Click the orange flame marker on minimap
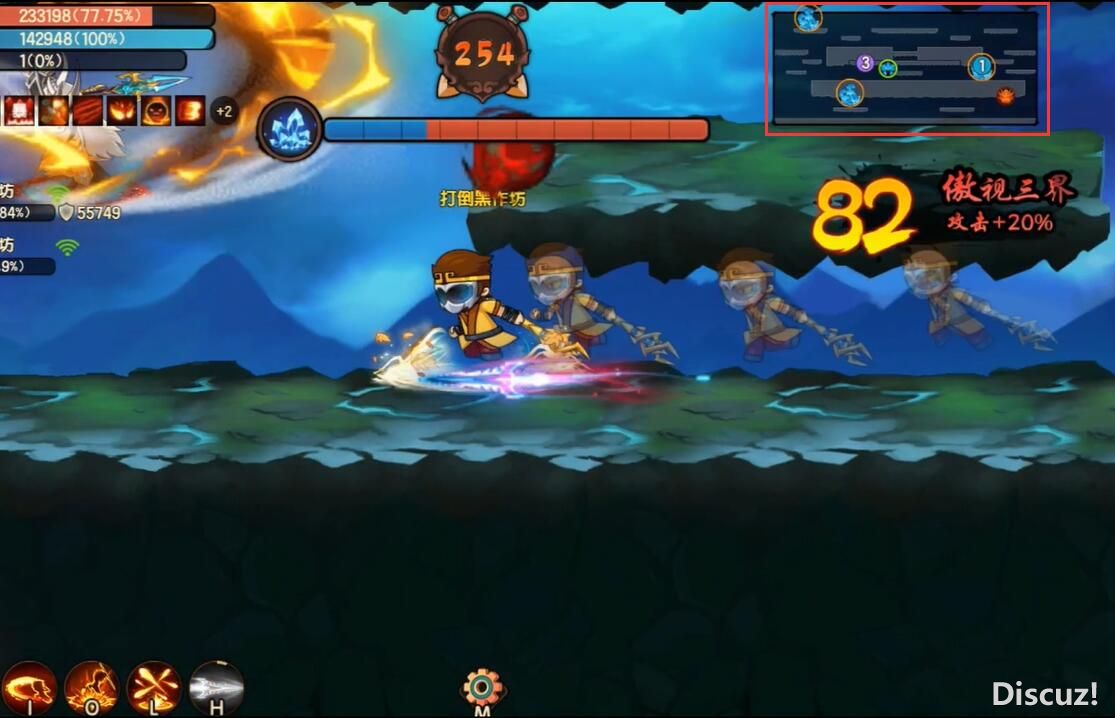 tap(1005, 96)
